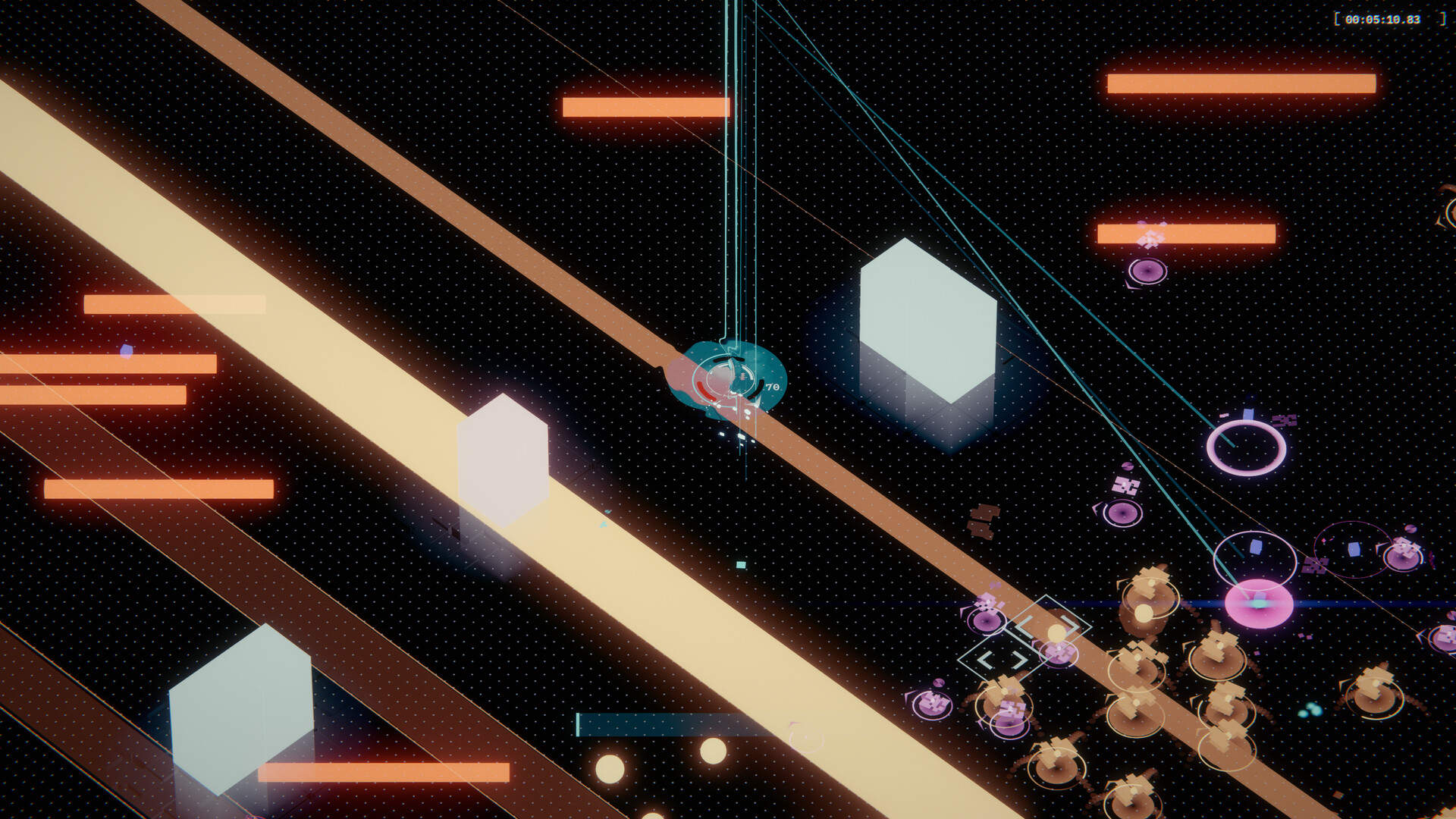This screenshot has width=1456, height=819.
Task: Target the small purple saucer below the orange bar
Action: pyautogui.click(x=1149, y=271)
